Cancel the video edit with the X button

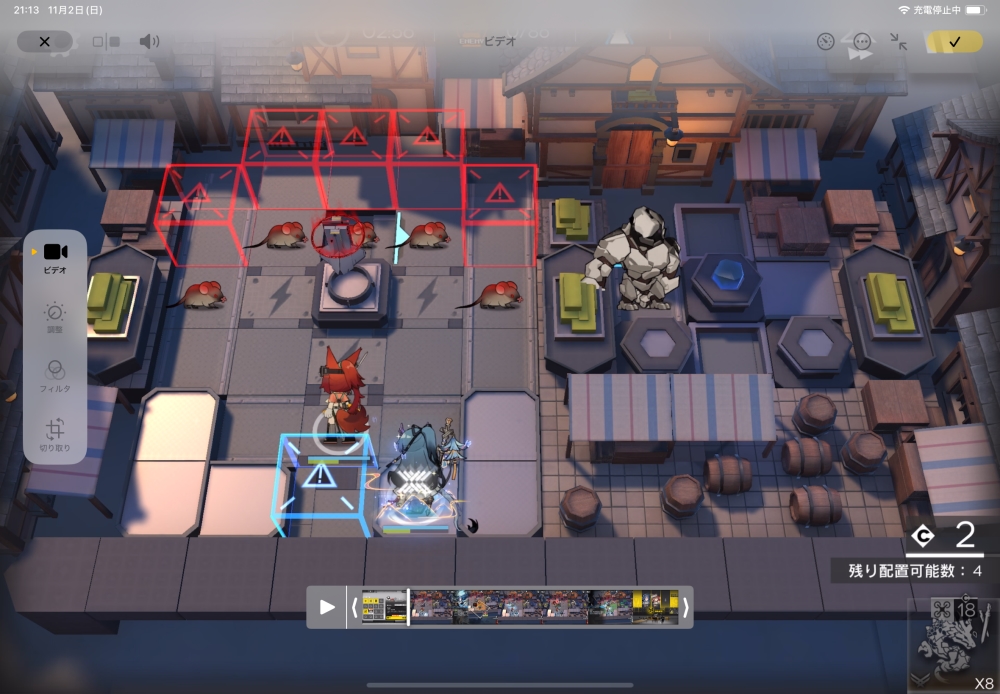click(x=44, y=41)
